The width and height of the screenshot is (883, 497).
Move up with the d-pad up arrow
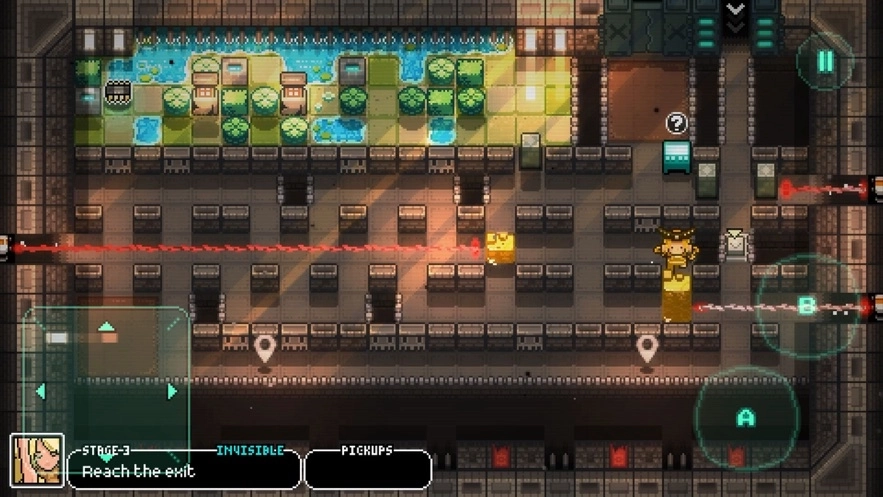point(106,327)
